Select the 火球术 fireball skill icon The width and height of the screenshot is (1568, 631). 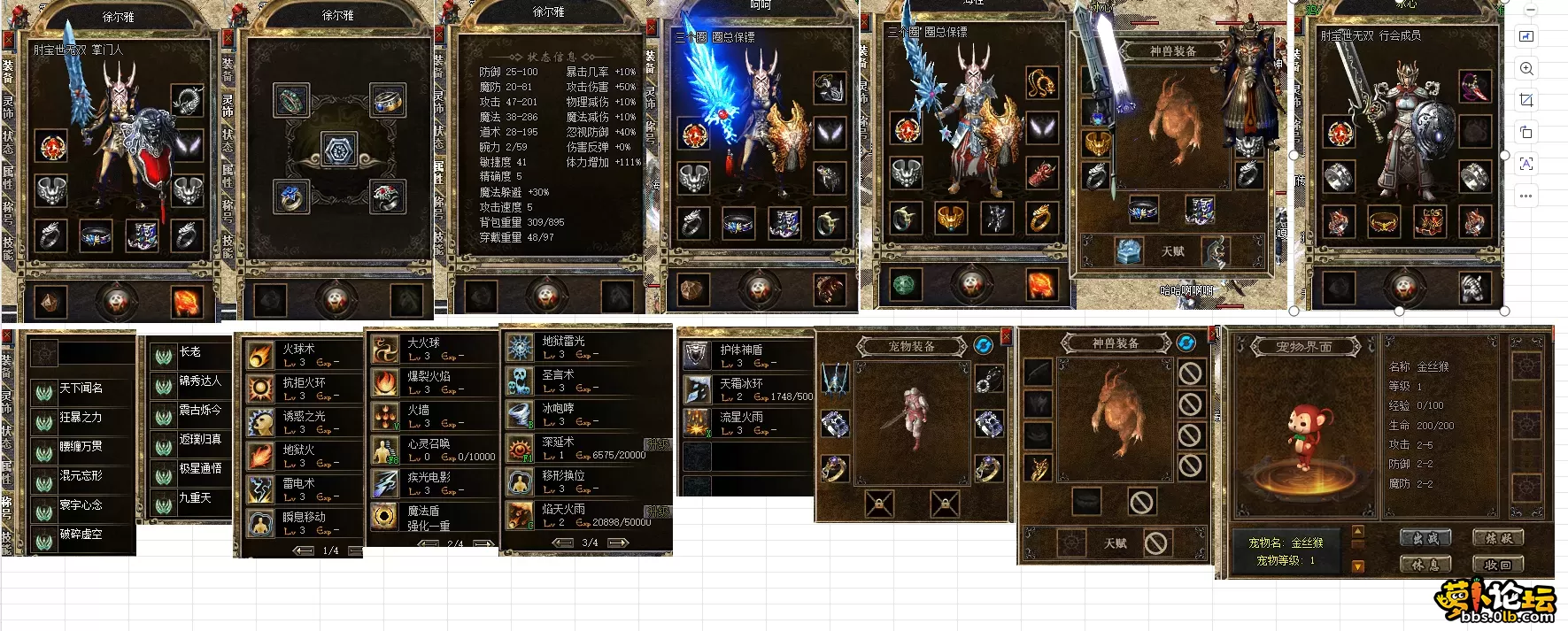point(260,356)
